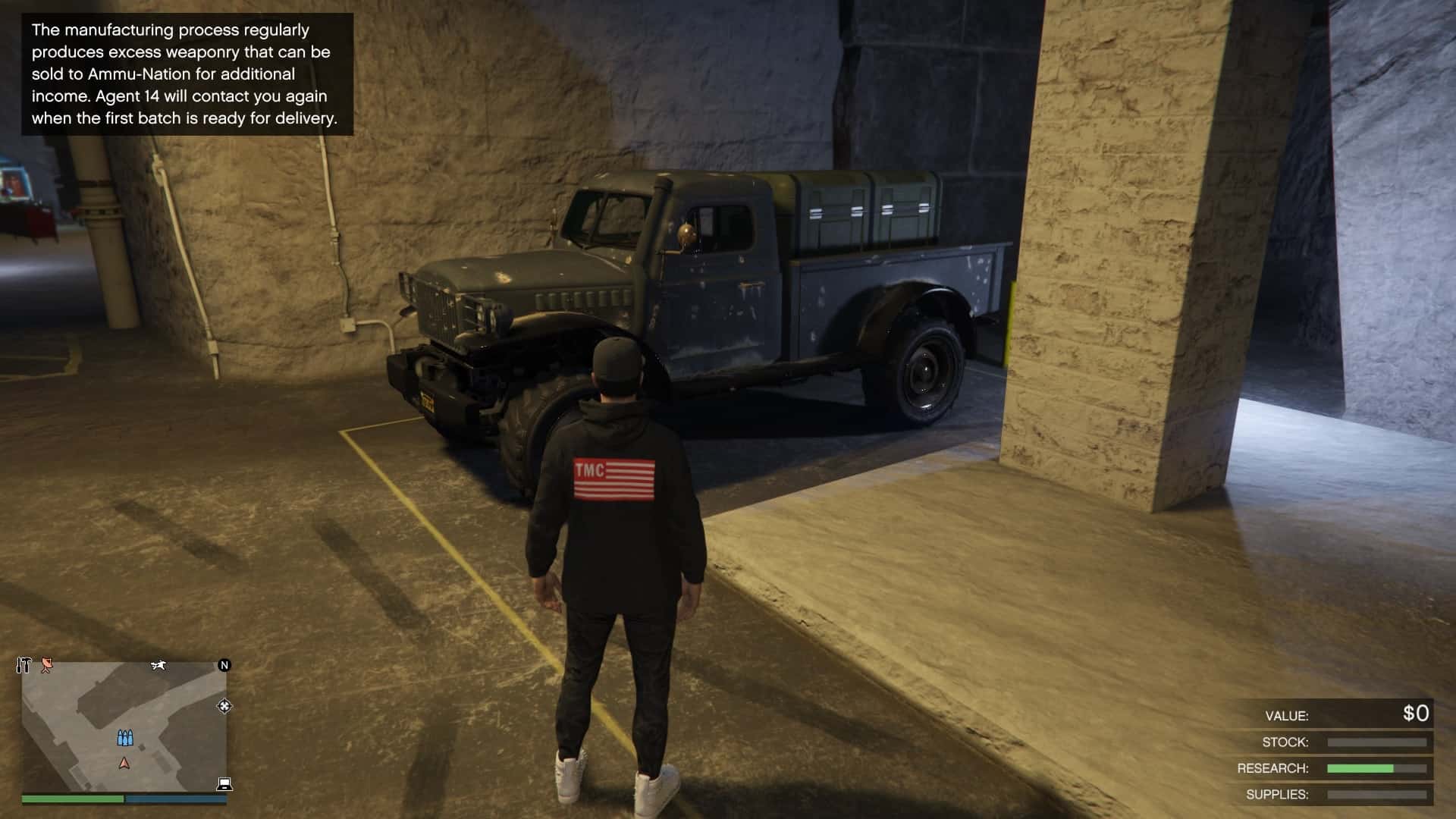The width and height of the screenshot is (1456, 819).
Task: Open the laptop icon on minimap
Action: click(224, 784)
